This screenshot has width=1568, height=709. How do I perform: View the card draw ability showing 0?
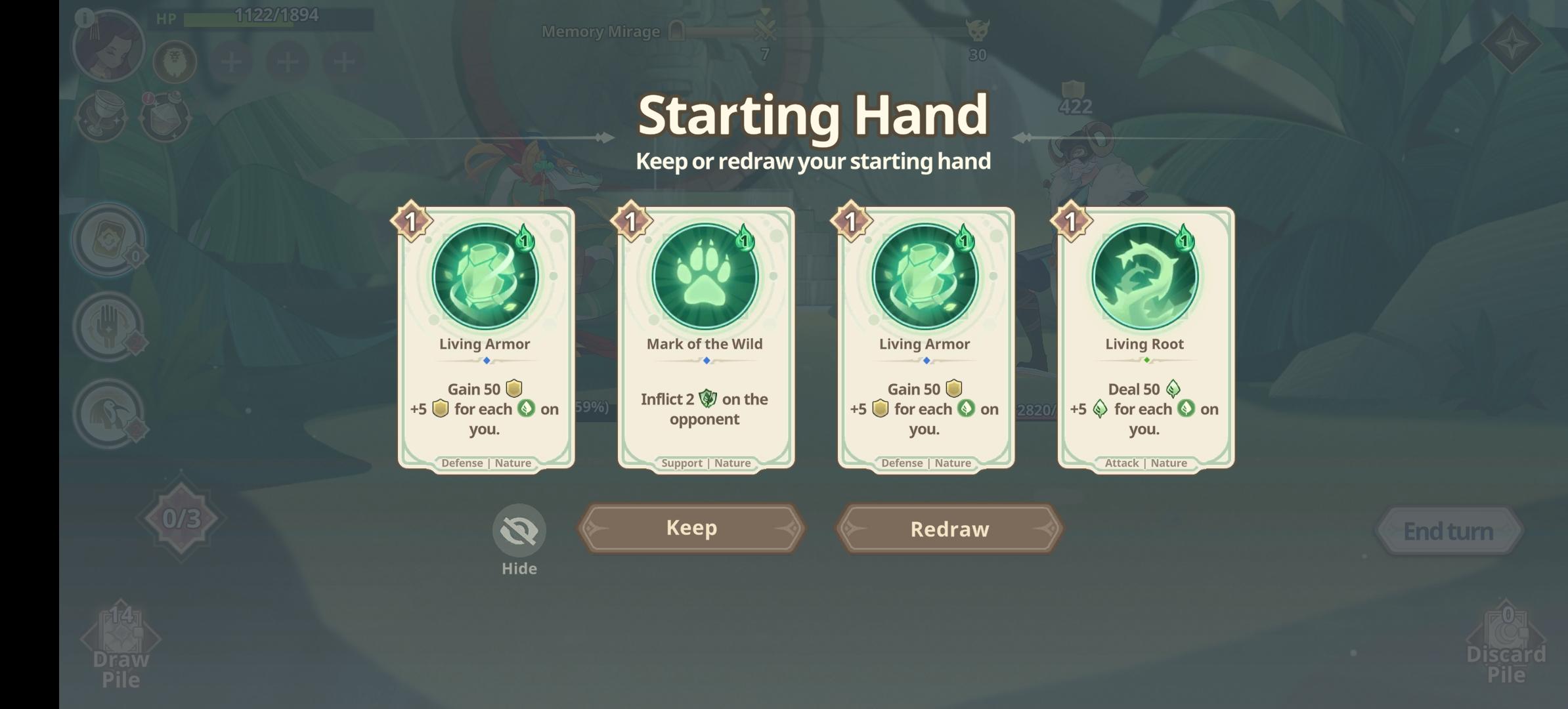click(109, 241)
